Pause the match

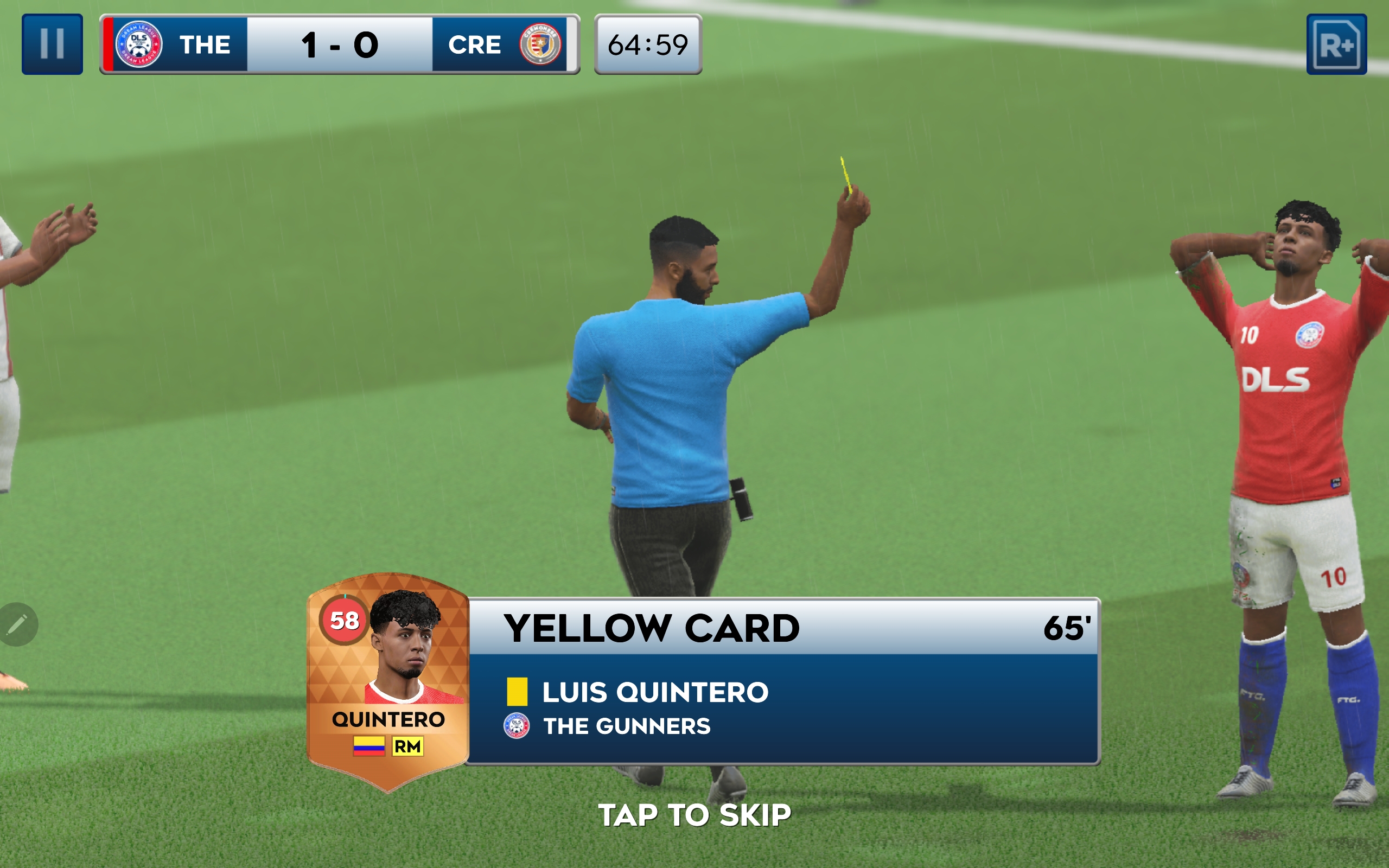coord(52,44)
